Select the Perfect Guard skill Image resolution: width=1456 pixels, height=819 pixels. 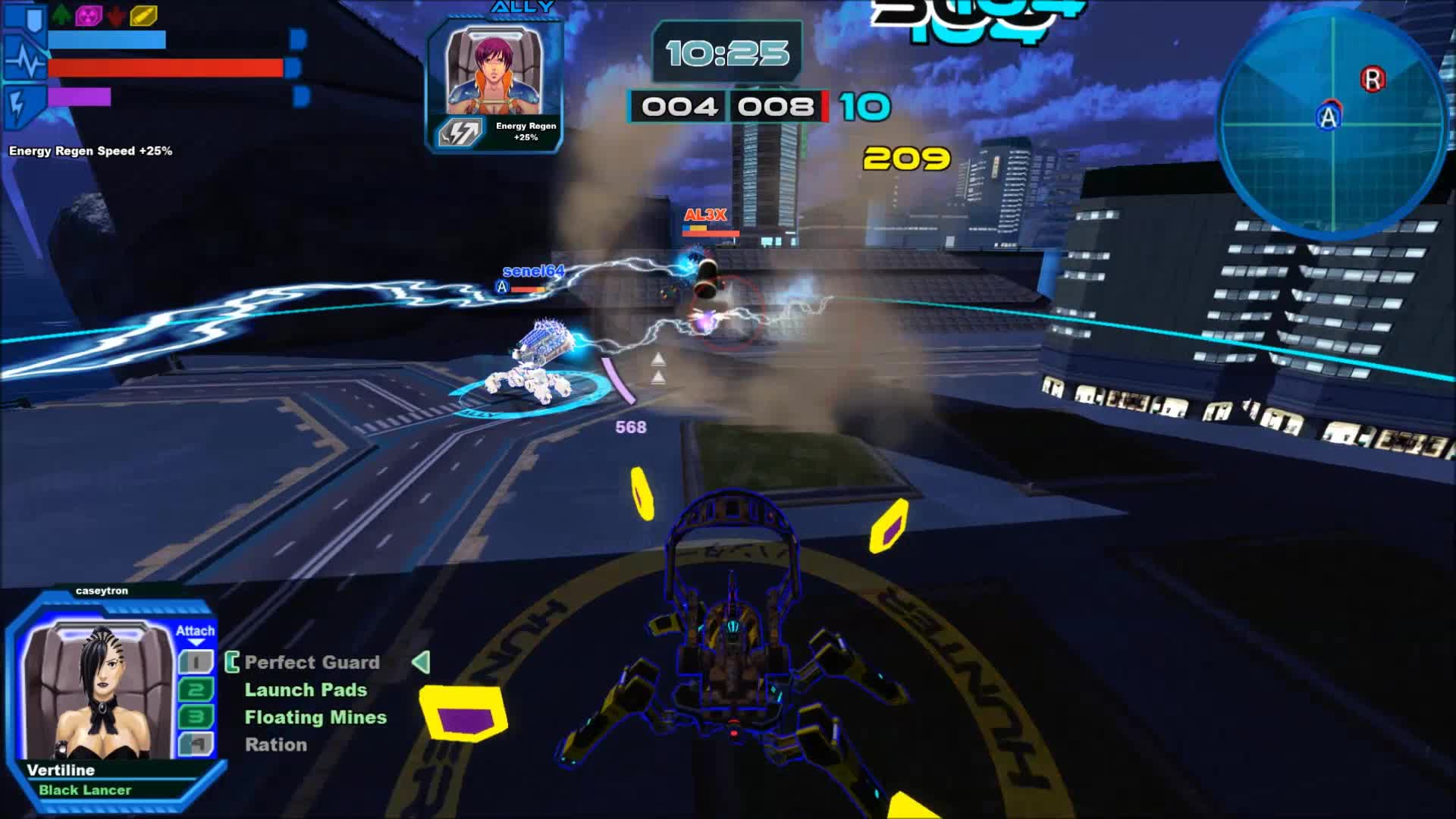pos(312,663)
